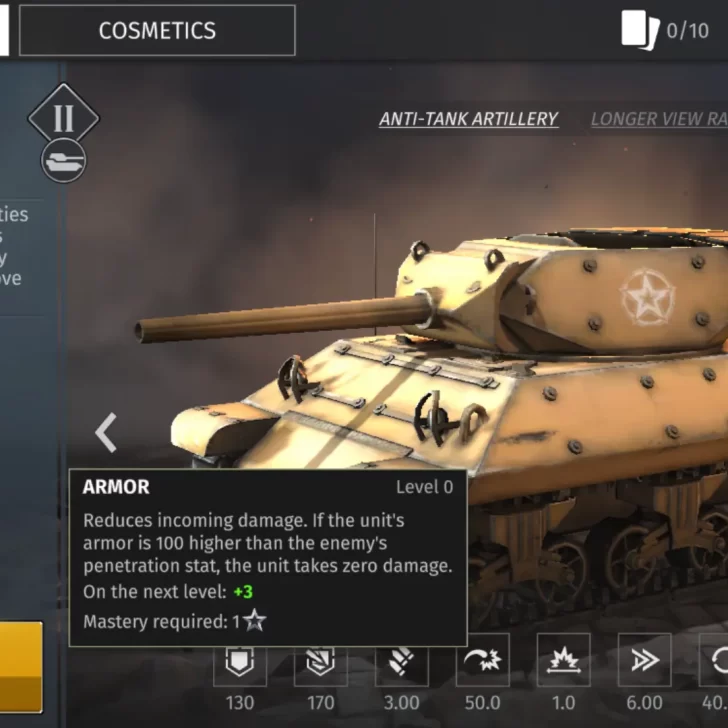728x728 pixels.
Task: Select the armor shield stat icon
Action: [x=240, y=663]
